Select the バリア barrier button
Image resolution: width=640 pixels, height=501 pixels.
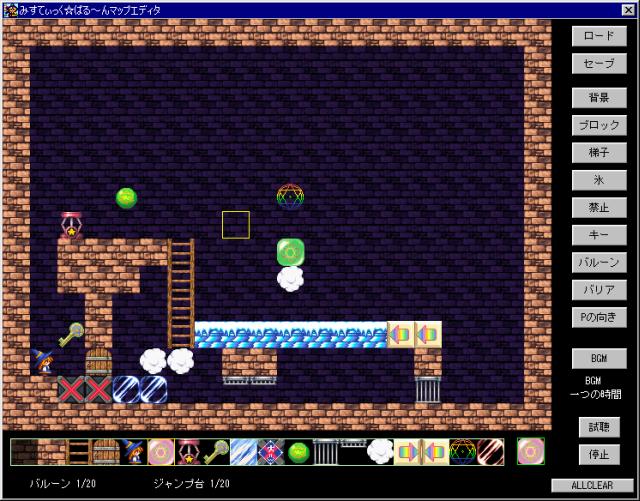tap(599, 290)
